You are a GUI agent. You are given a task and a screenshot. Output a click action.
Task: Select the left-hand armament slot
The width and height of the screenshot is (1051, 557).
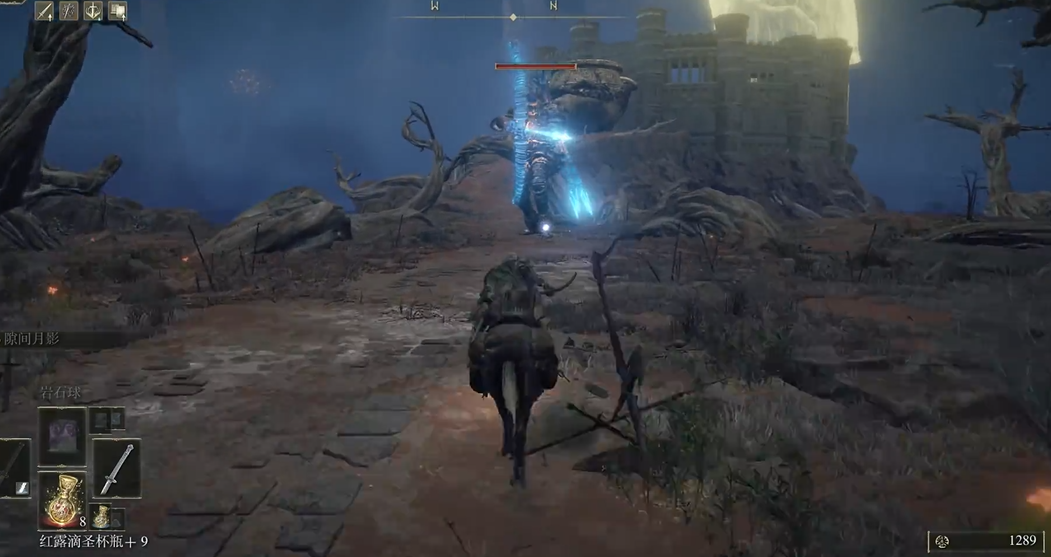point(14,468)
